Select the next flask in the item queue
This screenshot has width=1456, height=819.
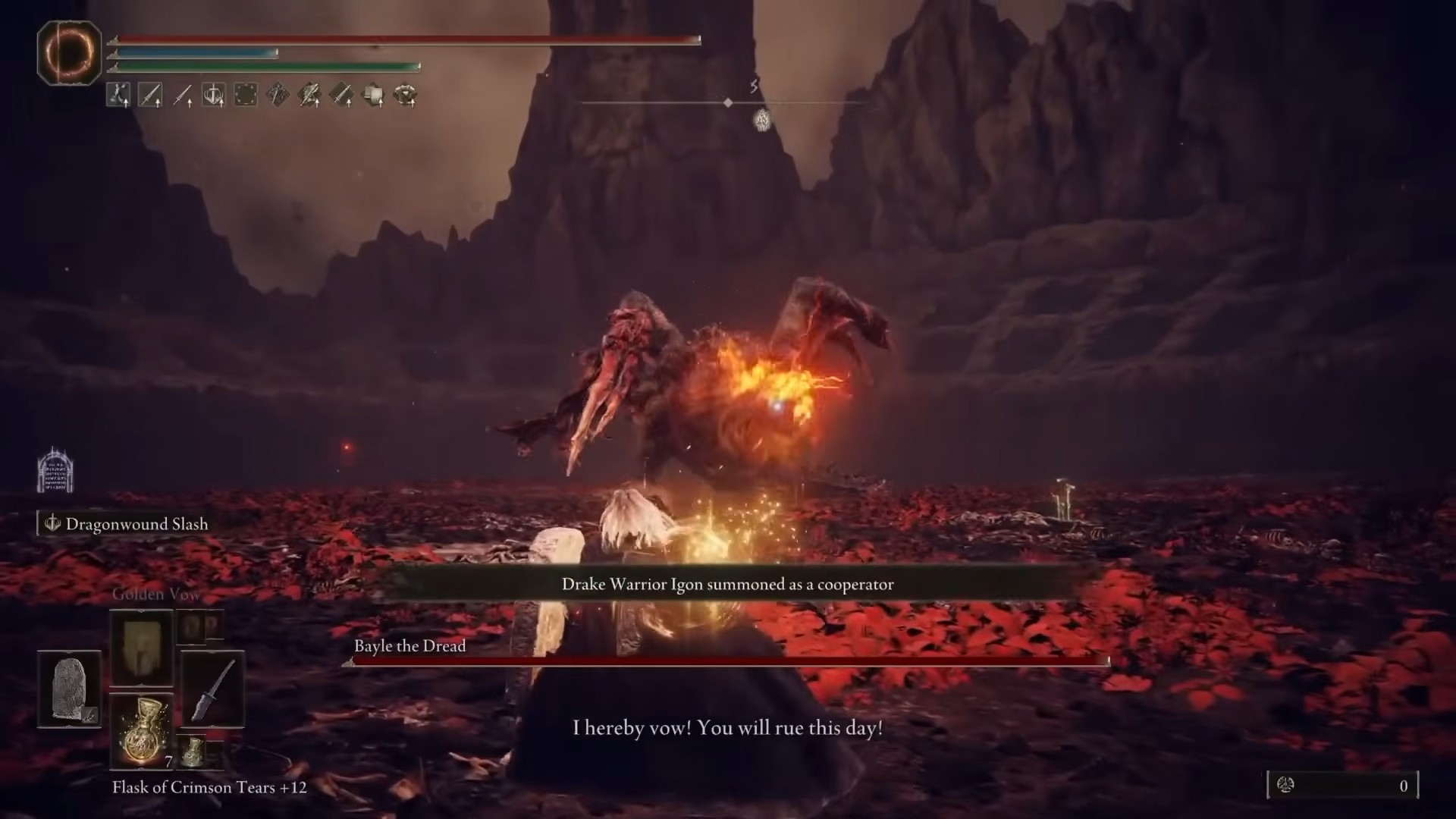[193, 751]
